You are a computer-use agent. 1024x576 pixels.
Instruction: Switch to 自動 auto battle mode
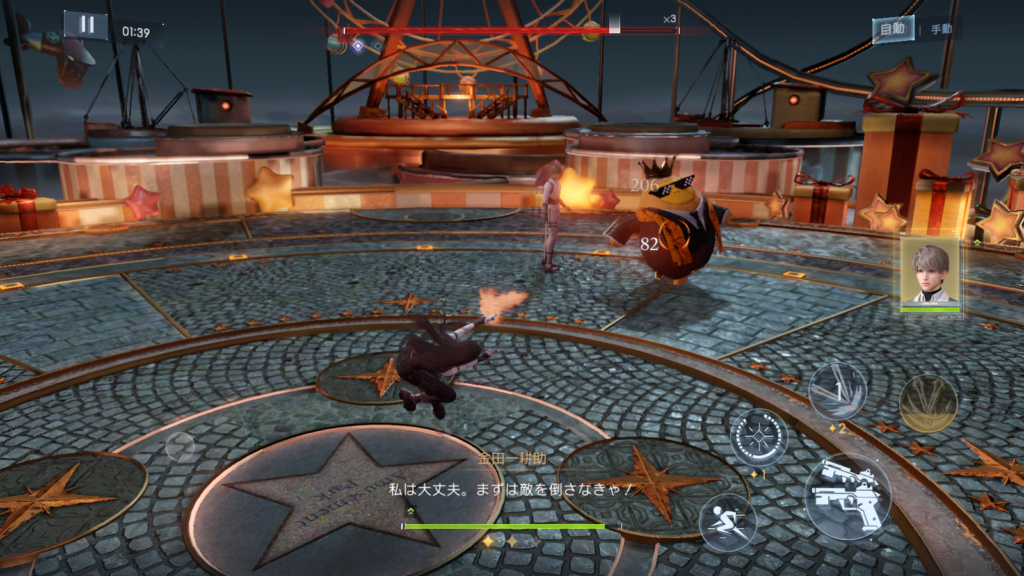(892, 29)
